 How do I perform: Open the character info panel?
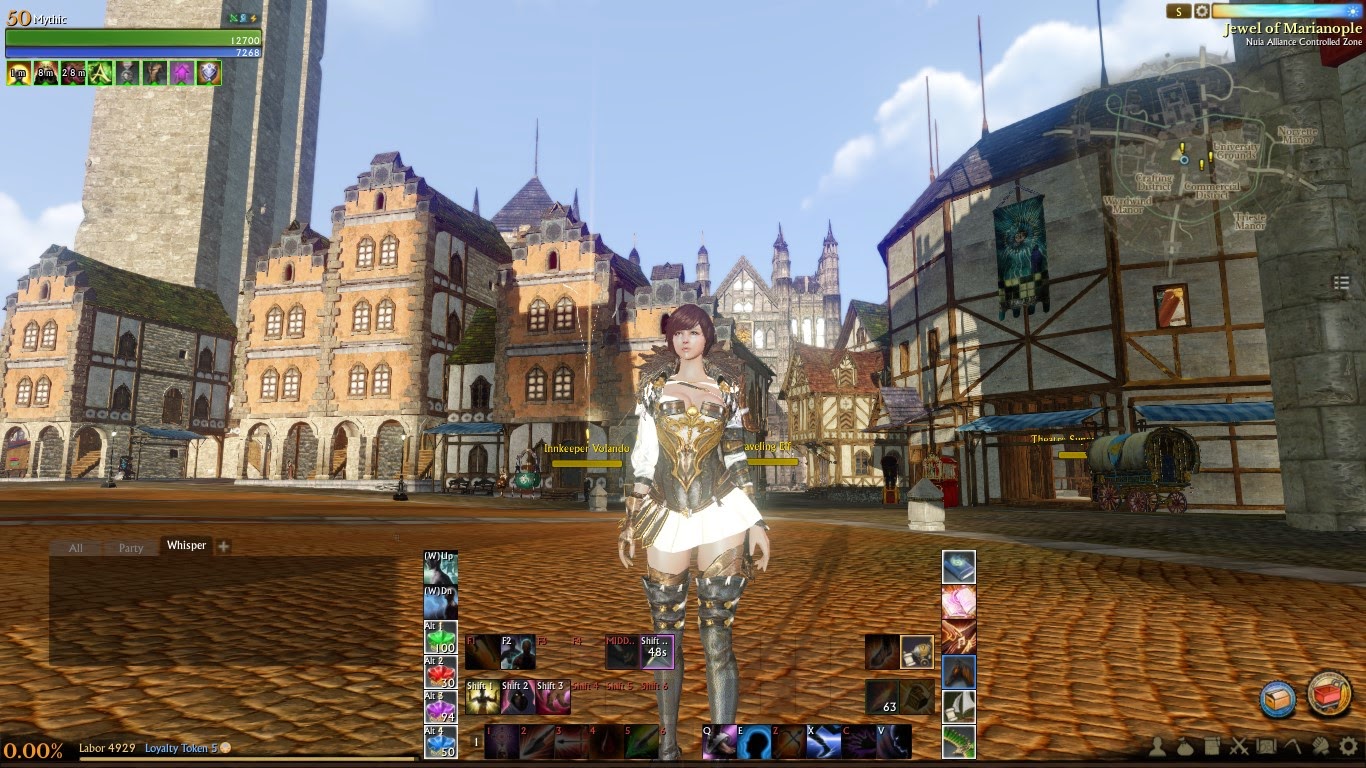coord(1159,747)
